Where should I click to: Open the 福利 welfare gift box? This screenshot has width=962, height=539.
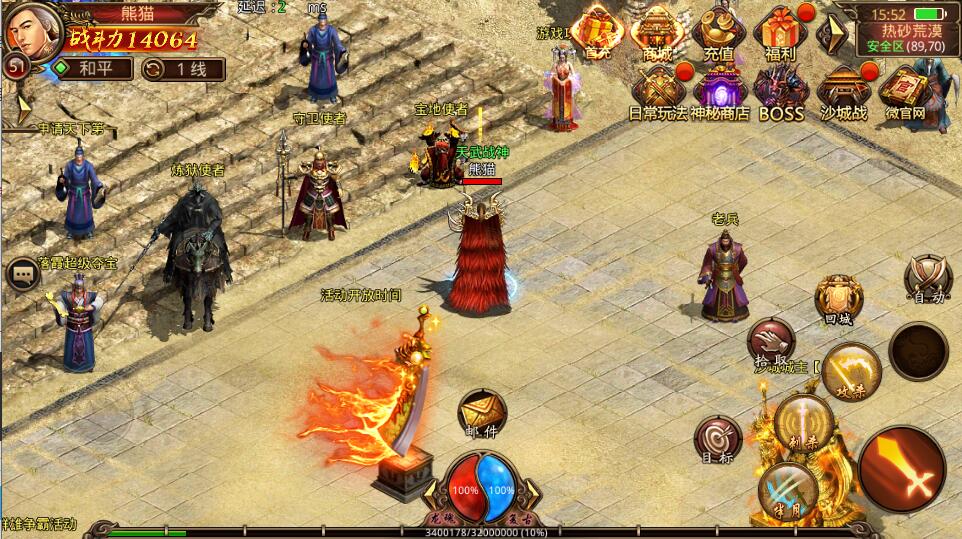coord(779,32)
